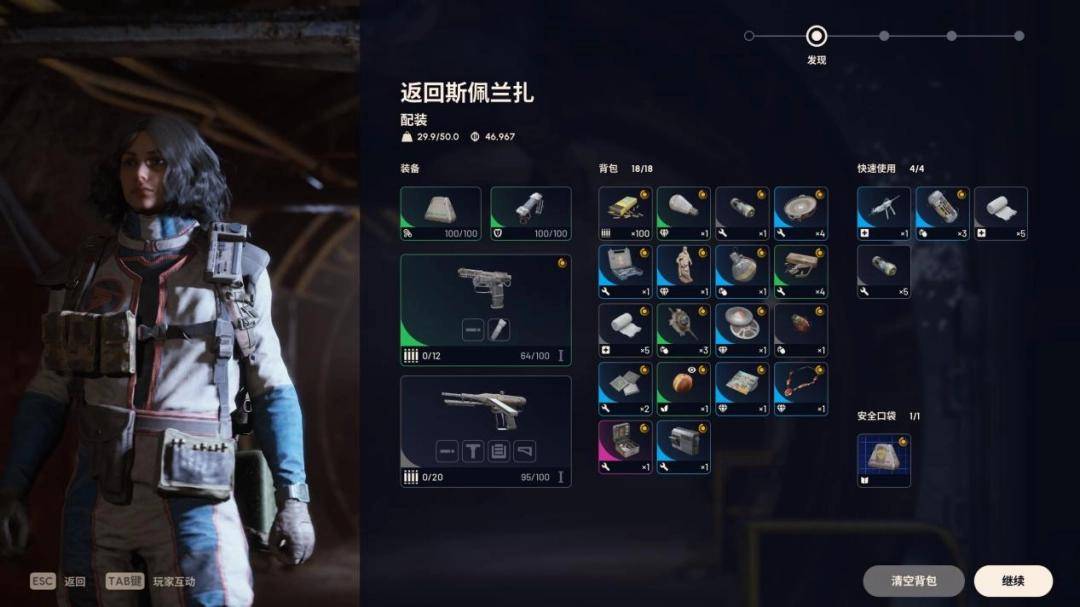Choose the quick-use bandage roll slot
Screen dimensions: 1080x607
[x=1001, y=213]
